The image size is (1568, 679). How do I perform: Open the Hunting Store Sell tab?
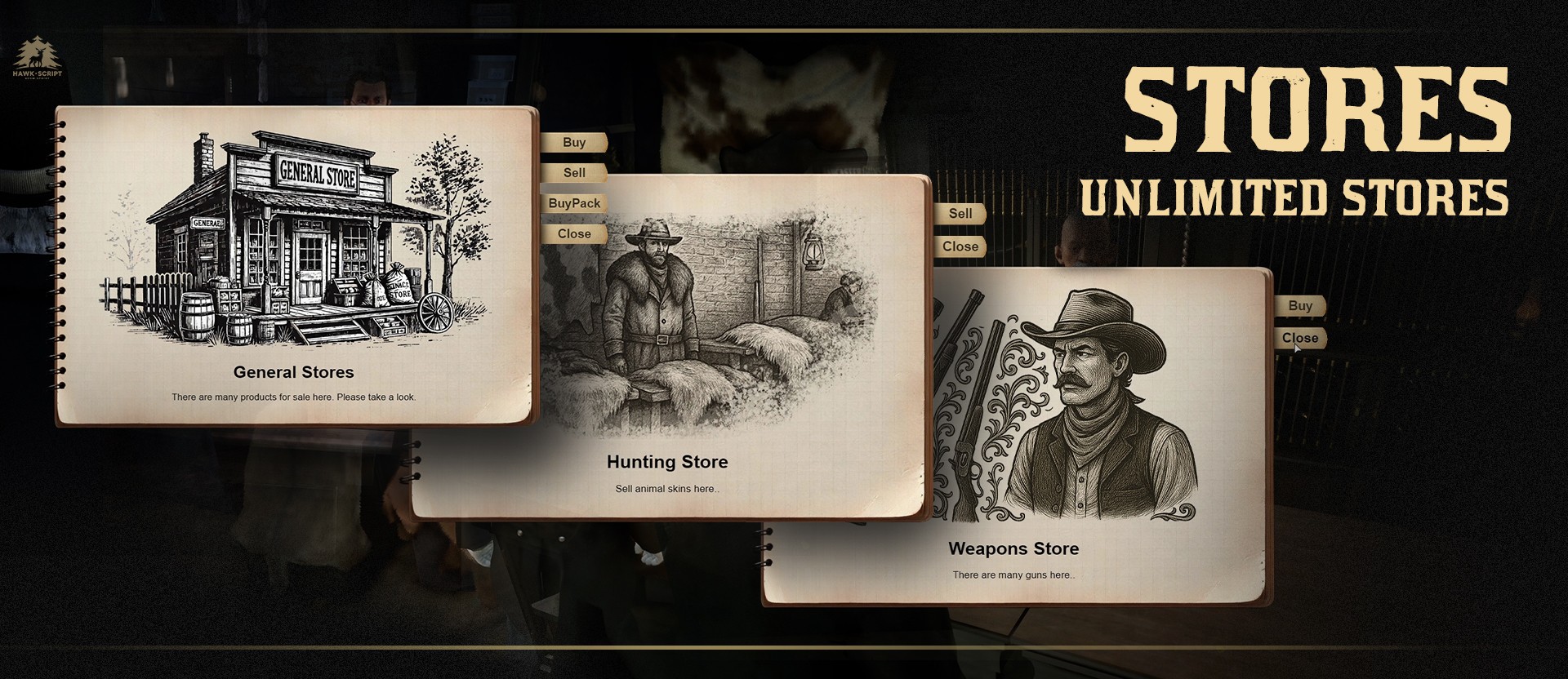pos(960,214)
